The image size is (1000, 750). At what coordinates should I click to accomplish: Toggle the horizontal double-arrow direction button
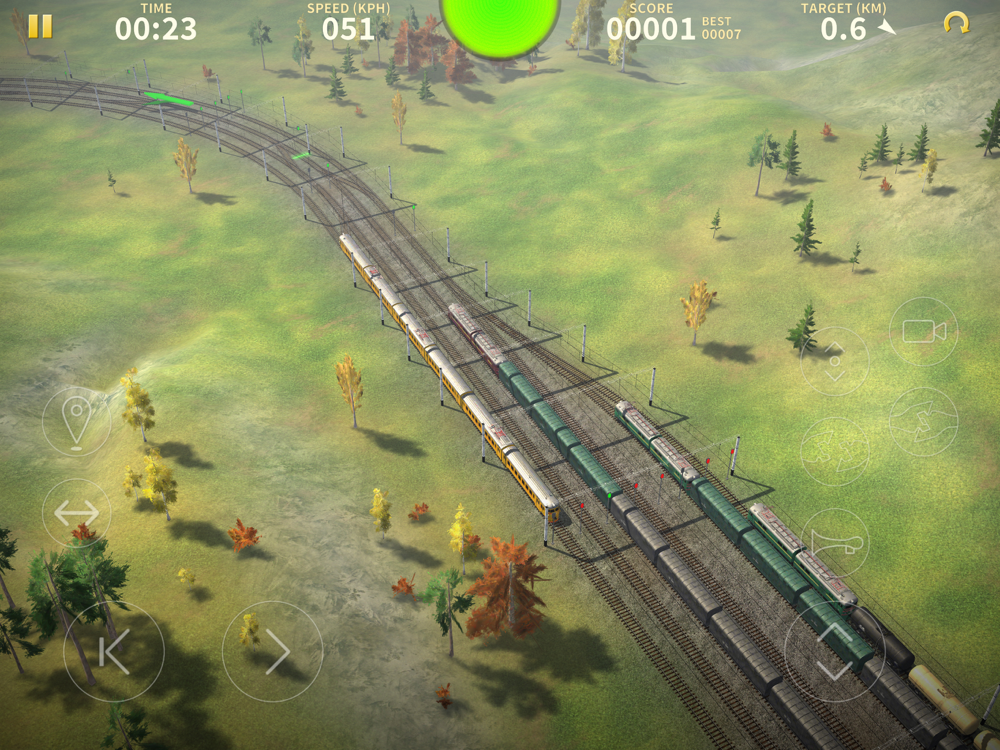pos(76,513)
